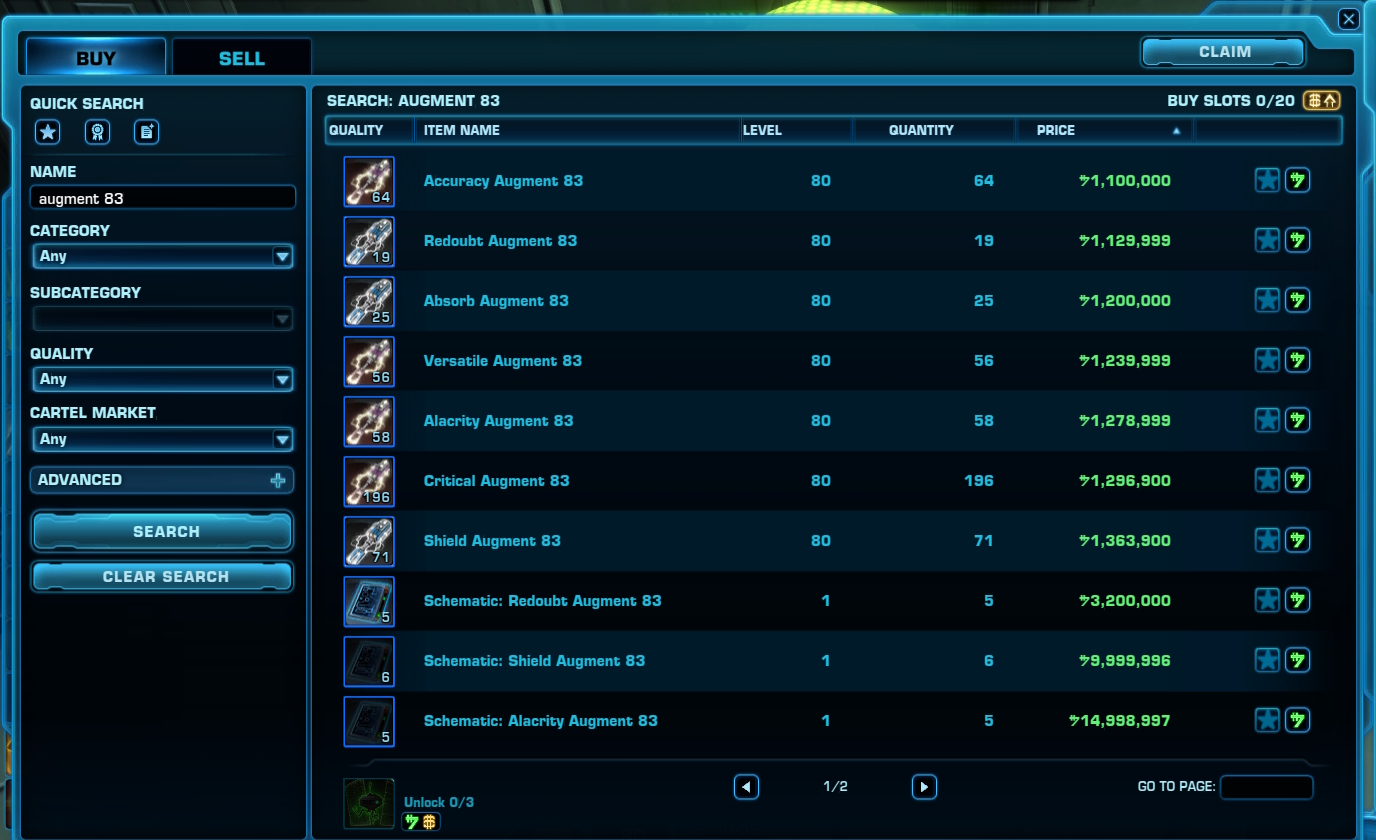
Task: Select the star quick search icon
Action: point(47,131)
